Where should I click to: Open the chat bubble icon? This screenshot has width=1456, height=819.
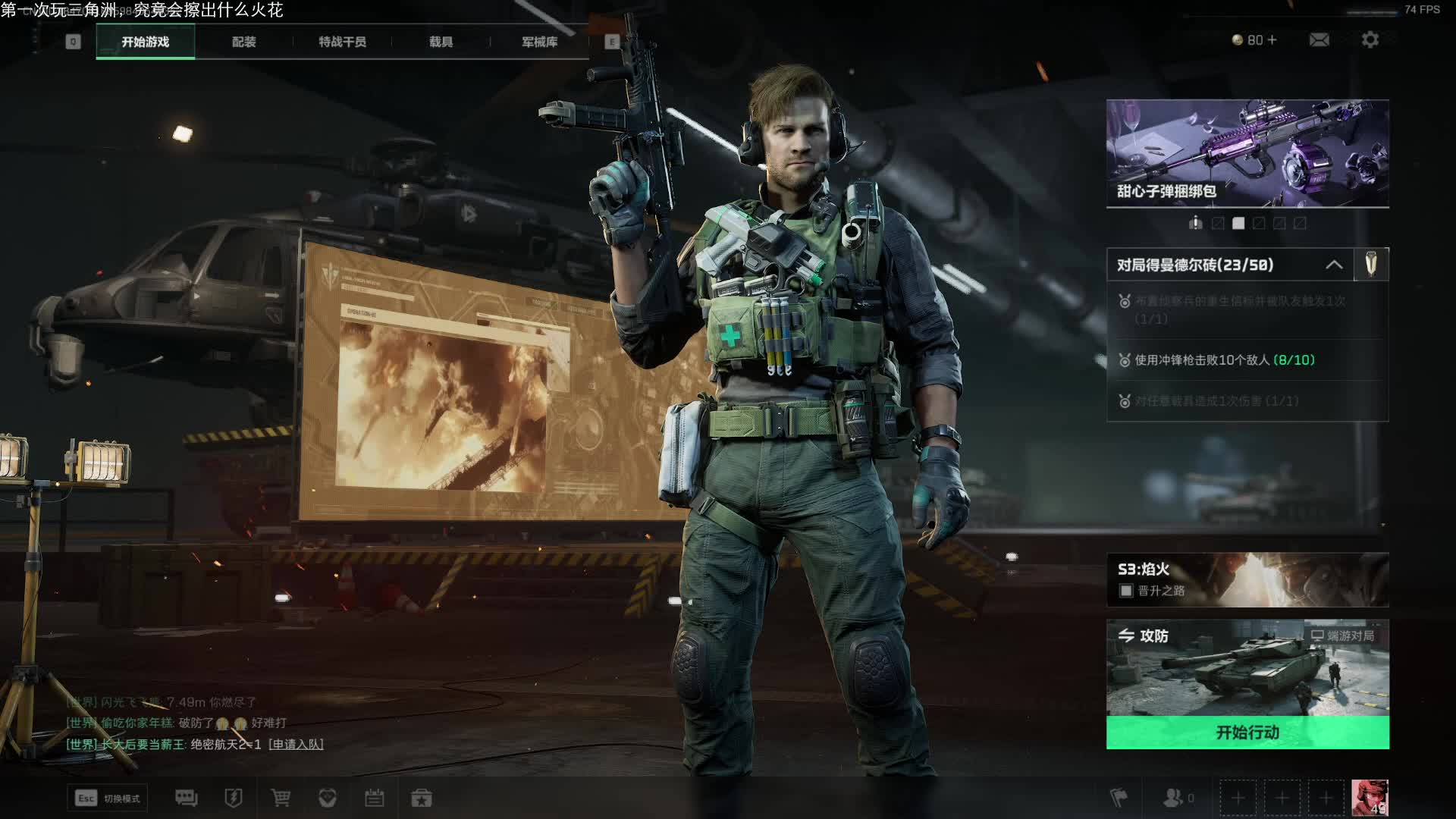(x=186, y=798)
